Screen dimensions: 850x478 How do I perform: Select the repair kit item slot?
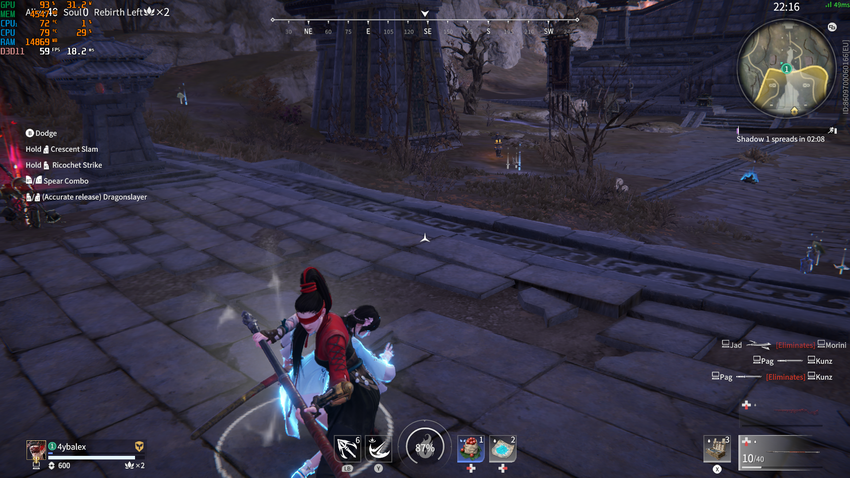(716, 448)
